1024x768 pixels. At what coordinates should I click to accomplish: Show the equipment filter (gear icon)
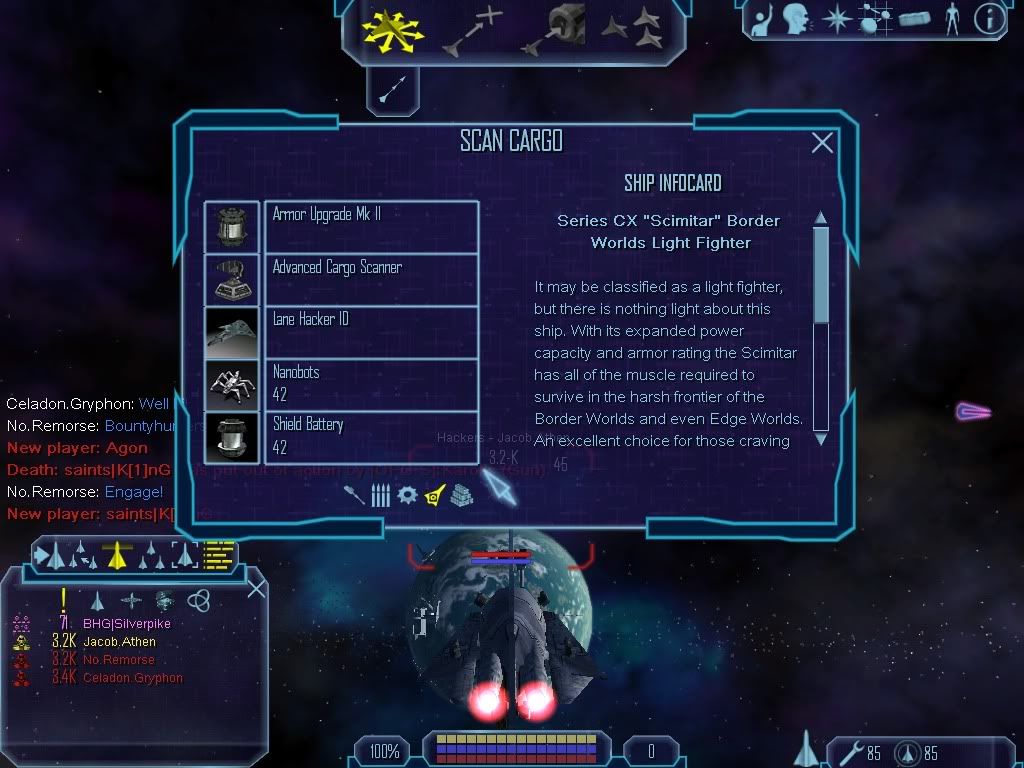(407, 495)
